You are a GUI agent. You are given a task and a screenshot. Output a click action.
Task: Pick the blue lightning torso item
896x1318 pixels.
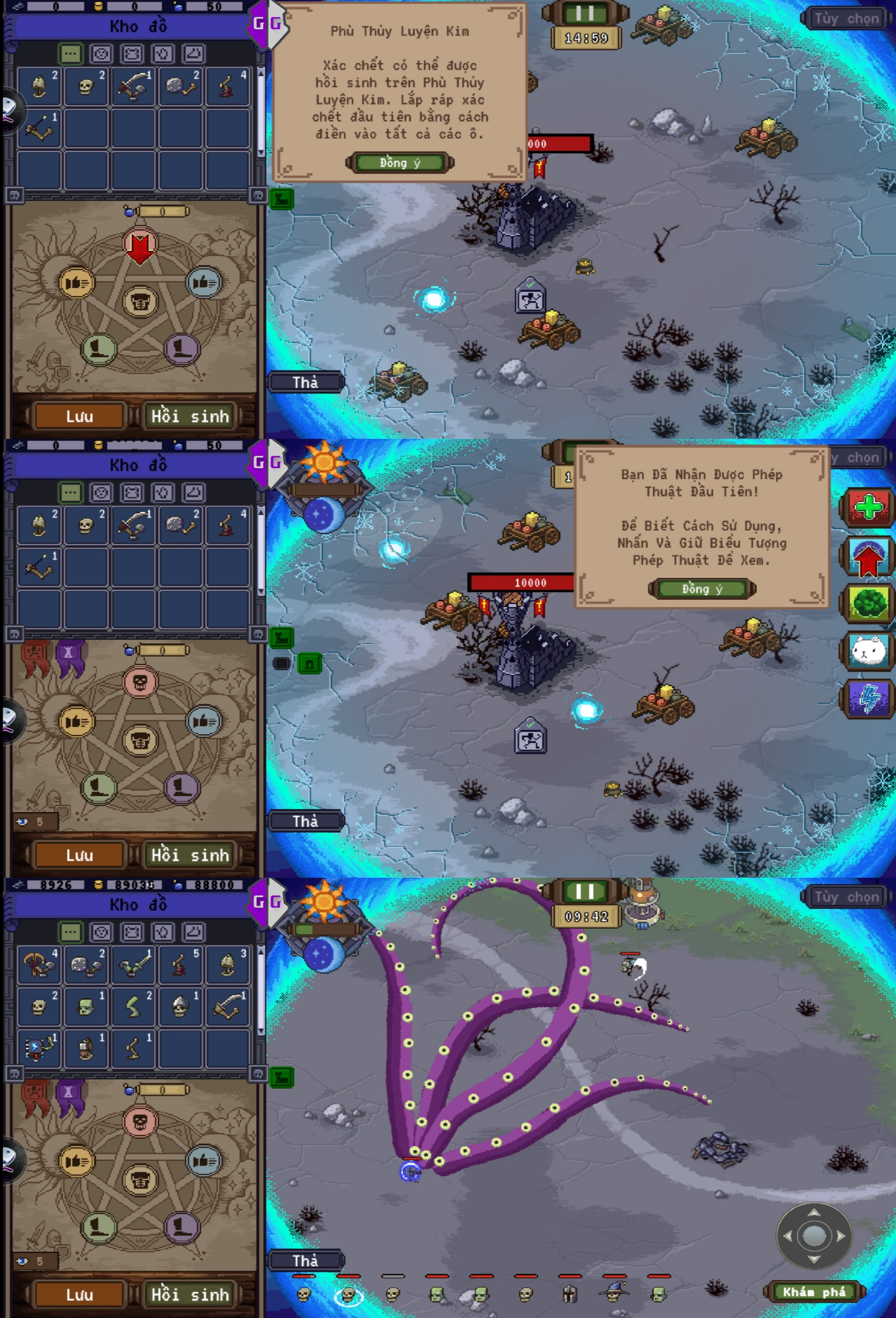click(38, 1047)
